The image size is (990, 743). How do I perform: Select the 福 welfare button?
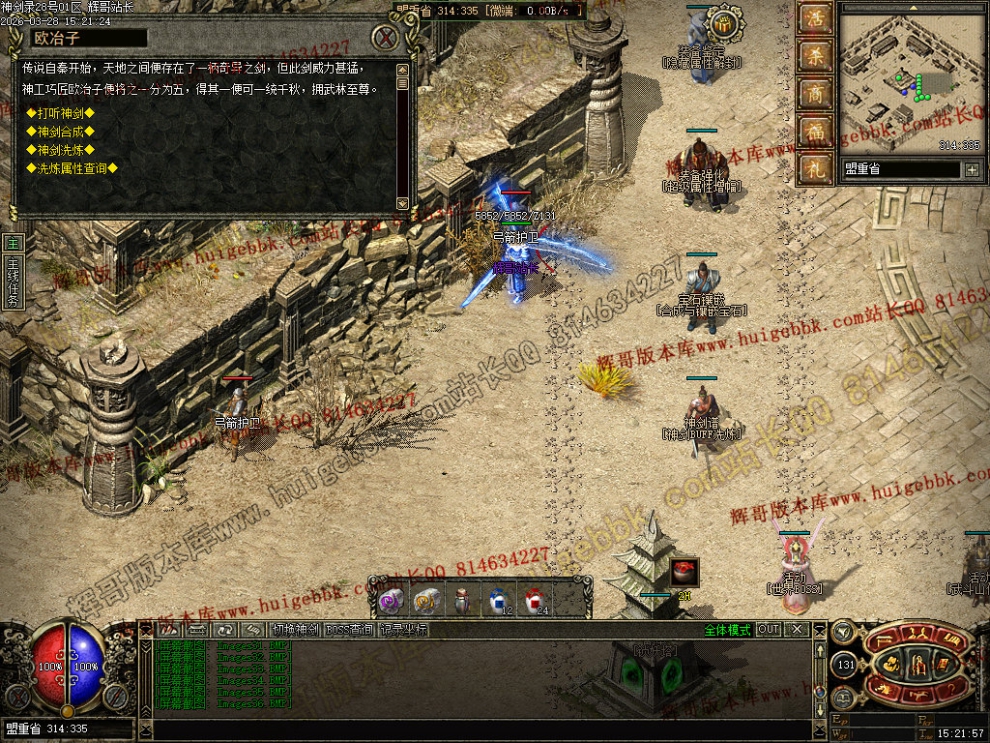coord(815,132)
